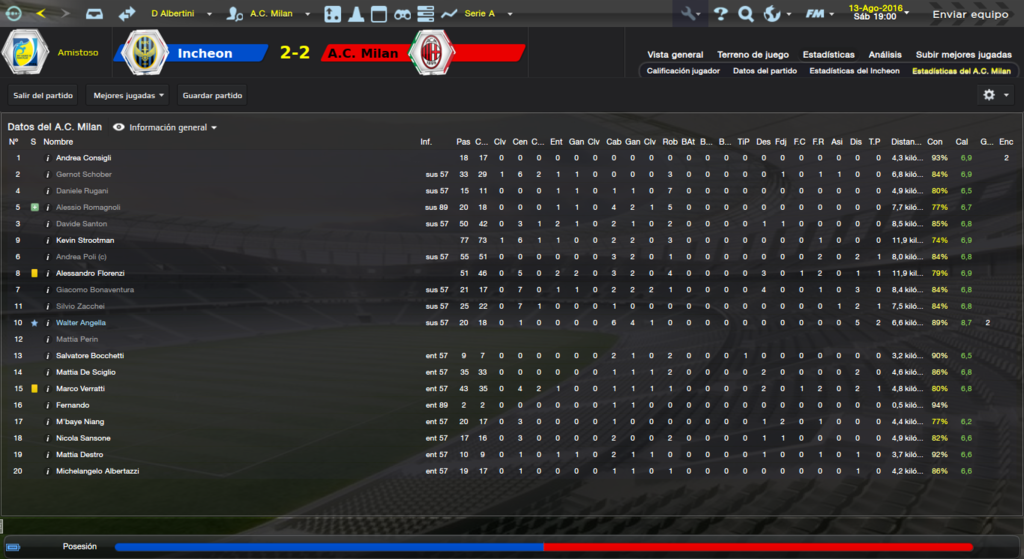The width and height of the screenshot is (1024, 559).
Task: Save the match with Guardar partido
Action: coord(212,95)
